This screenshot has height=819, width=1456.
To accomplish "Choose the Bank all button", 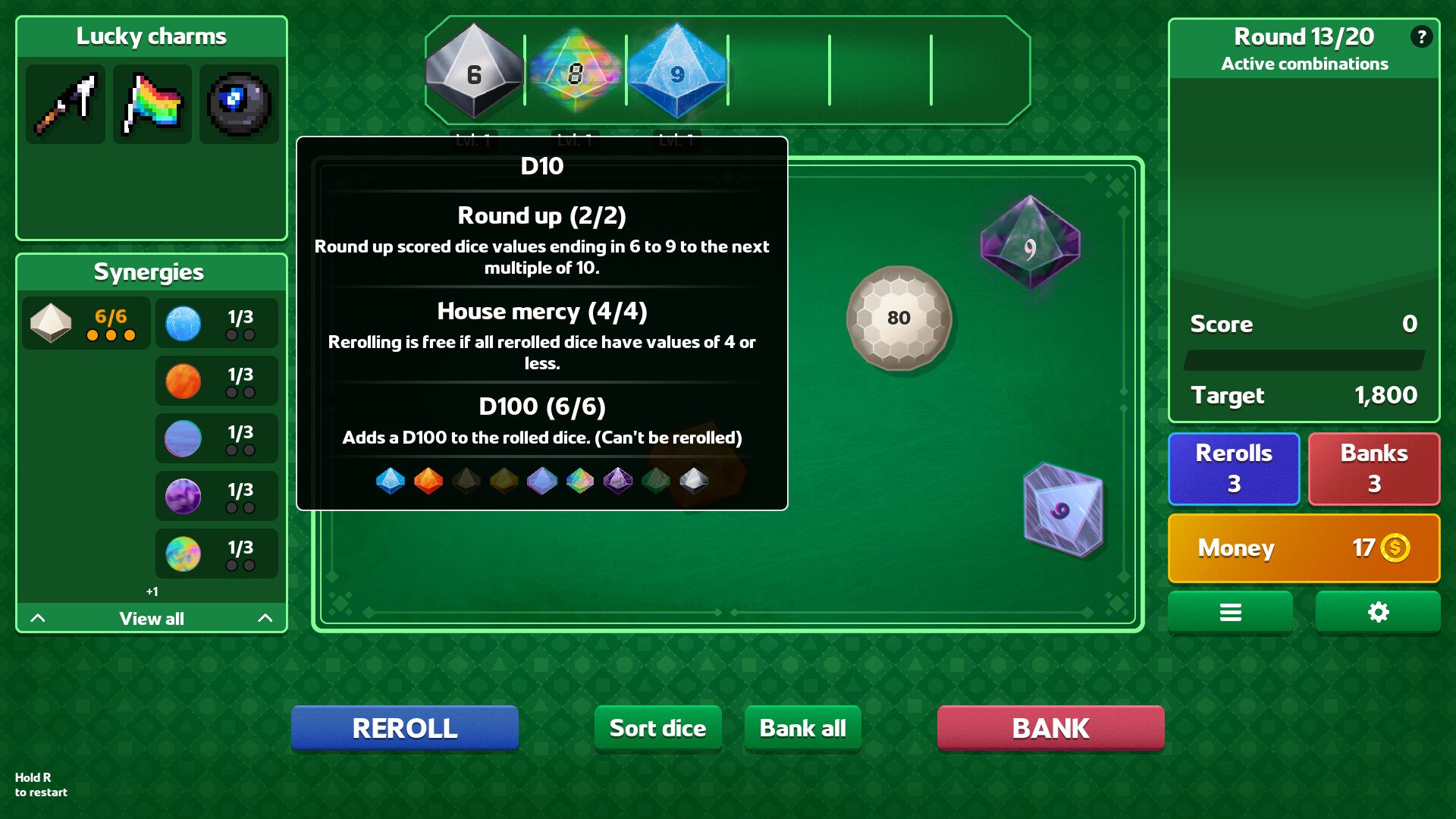I will [802, 728].
